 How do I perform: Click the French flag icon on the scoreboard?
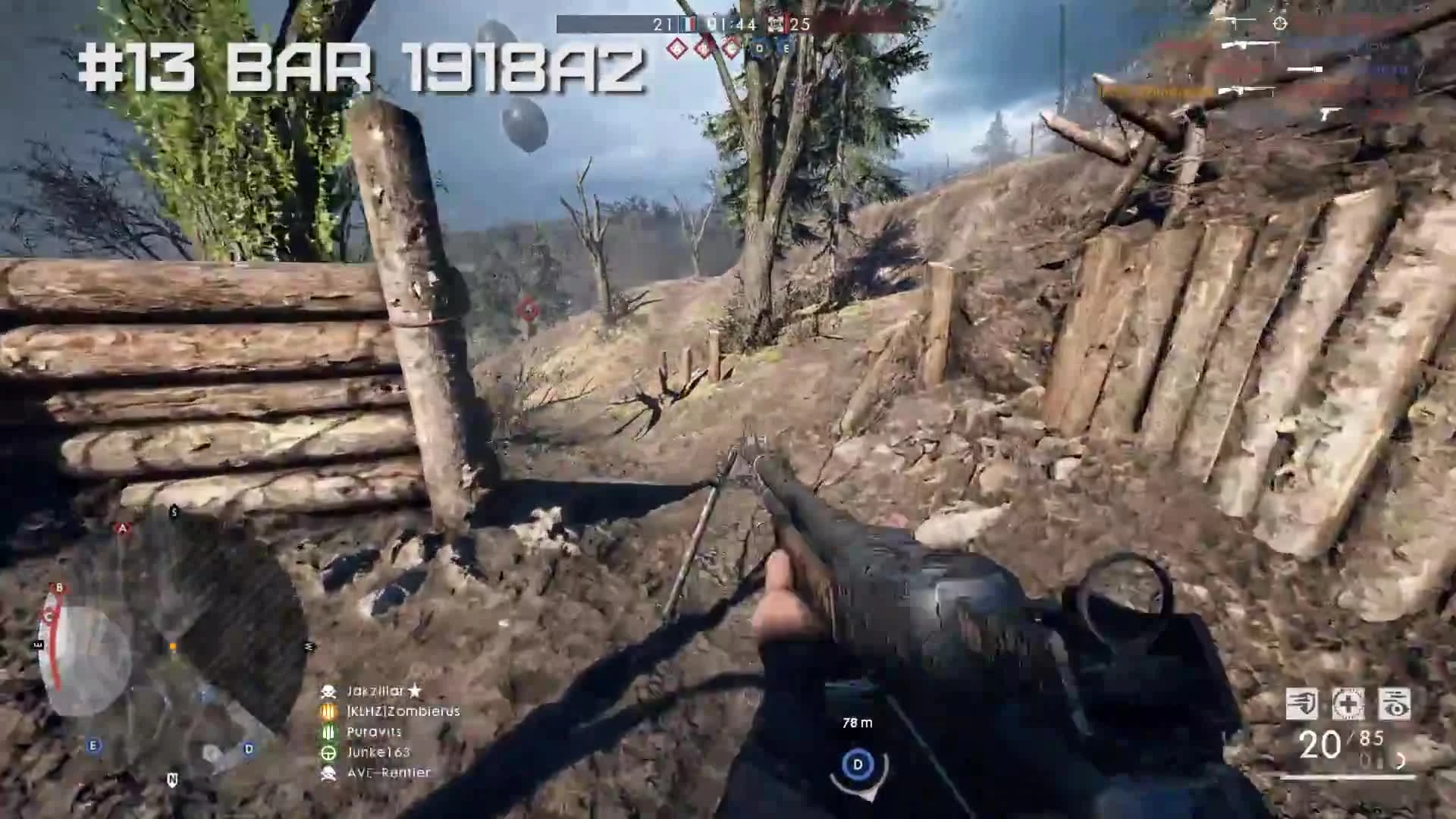coord(689,25)
